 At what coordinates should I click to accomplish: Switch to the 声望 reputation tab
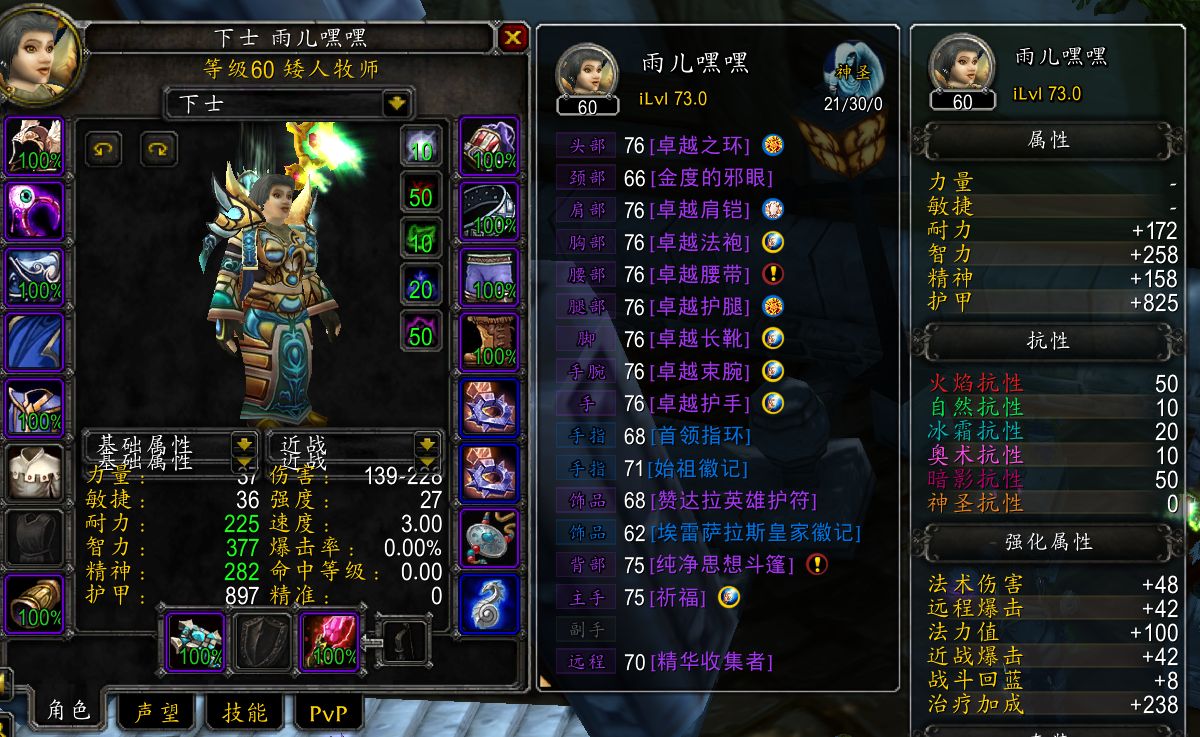click(157, 712)
